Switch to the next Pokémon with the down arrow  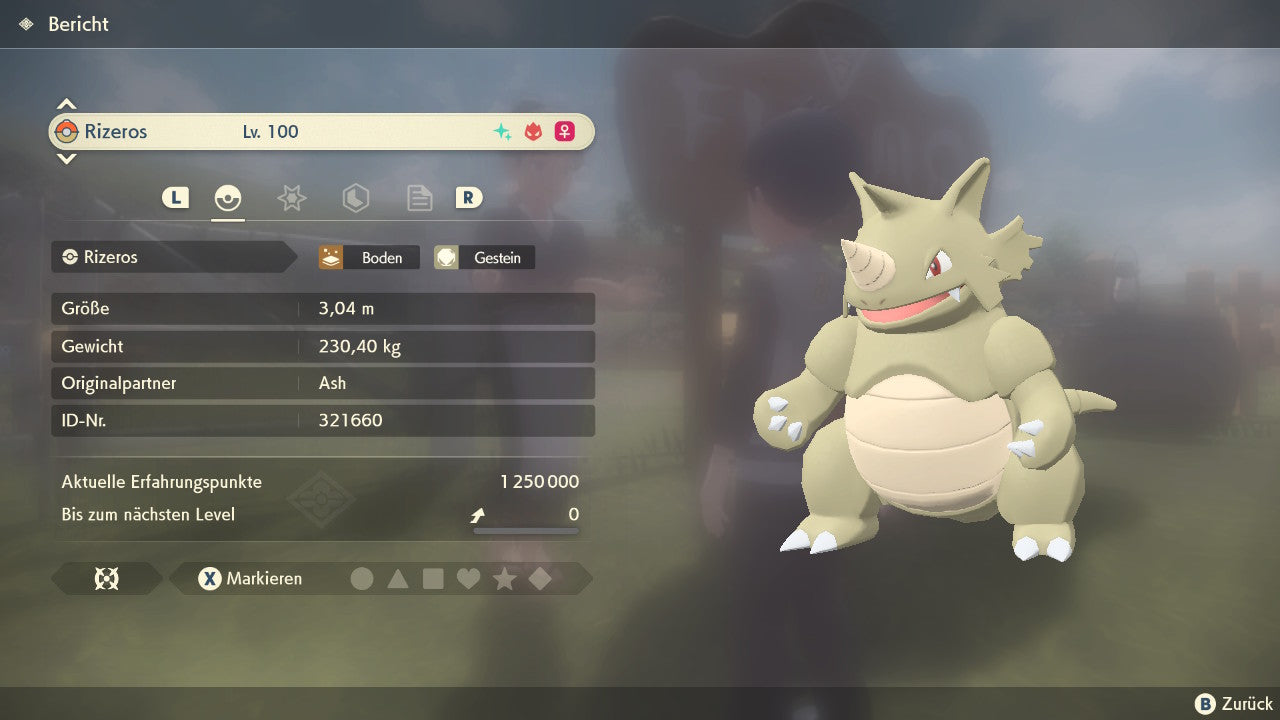(x=66, y=158)
